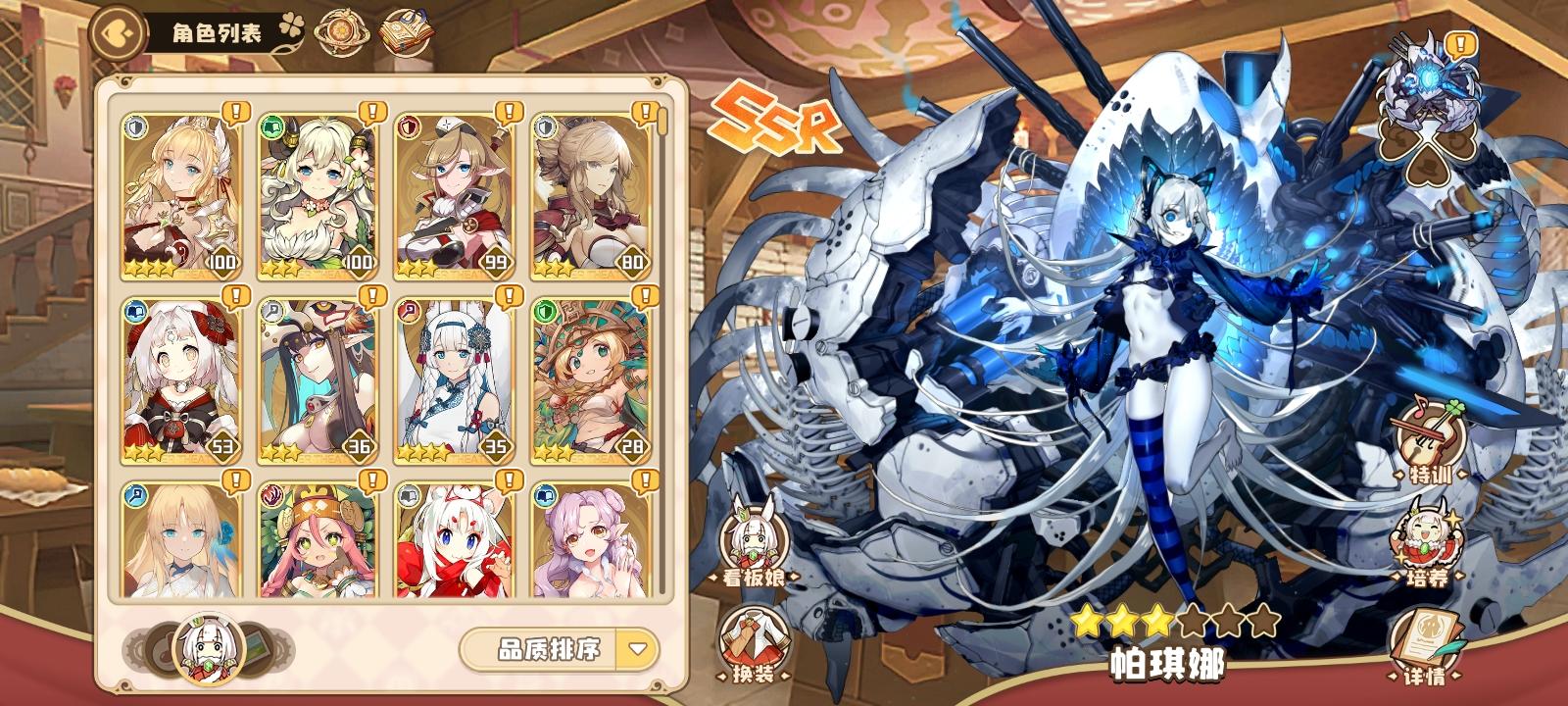Click the exclamation badge on the level 80 character card

click(x=645, y=111)
